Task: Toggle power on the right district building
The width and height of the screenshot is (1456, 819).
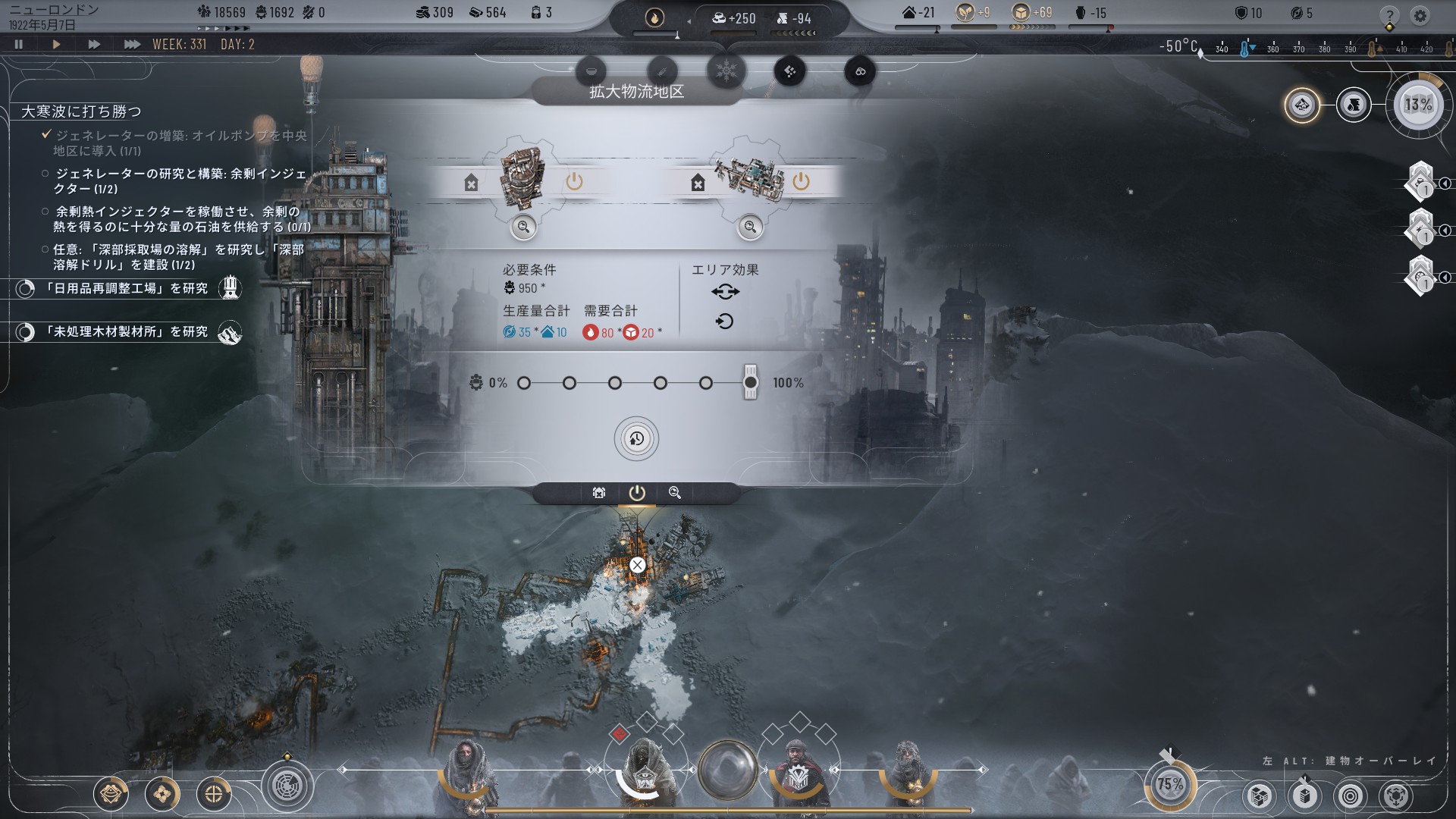Action: 801,181
